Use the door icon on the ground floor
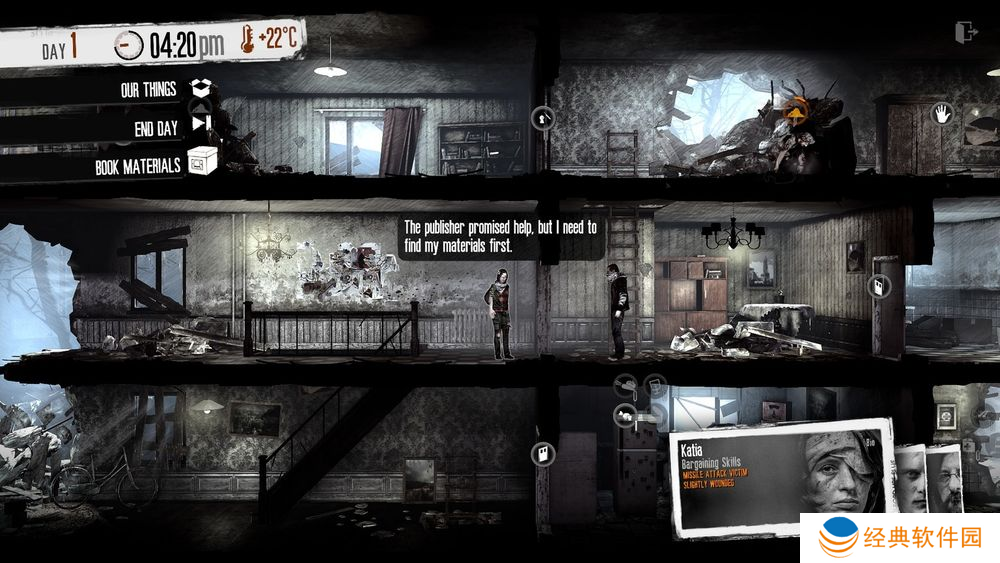This screenshot has height=563, width=1000. pyautogui.click(x=543, y=455)
